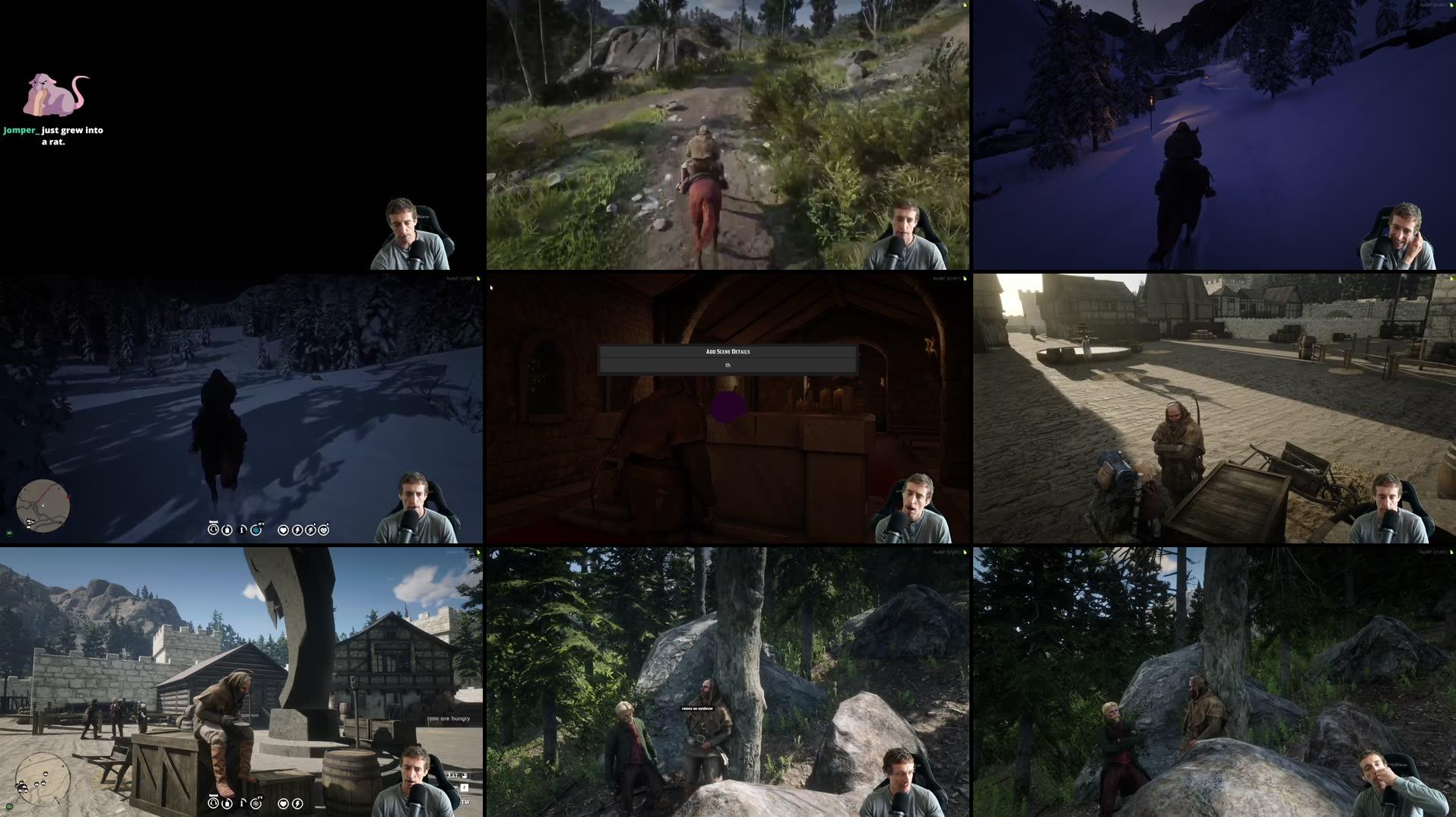Image resolution: width=1456 pixels, height=817 pixels.
Task: Click the circular minimap
Action: 44,505
